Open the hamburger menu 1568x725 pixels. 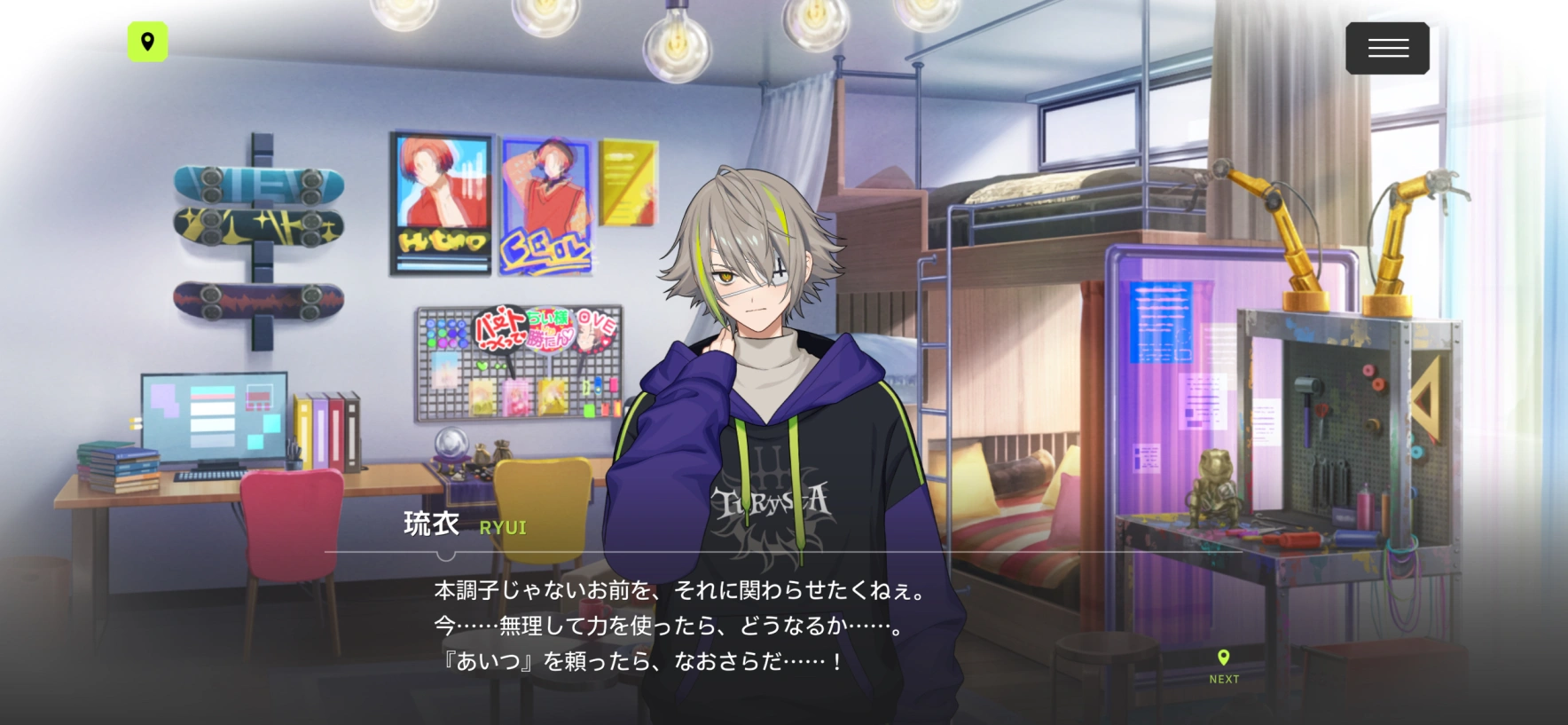pos(1387,48)
